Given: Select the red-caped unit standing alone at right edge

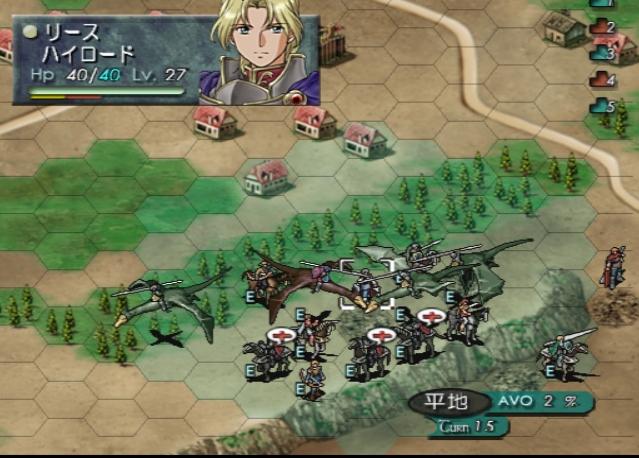Looking at the screenshot, I should (613, 267).
